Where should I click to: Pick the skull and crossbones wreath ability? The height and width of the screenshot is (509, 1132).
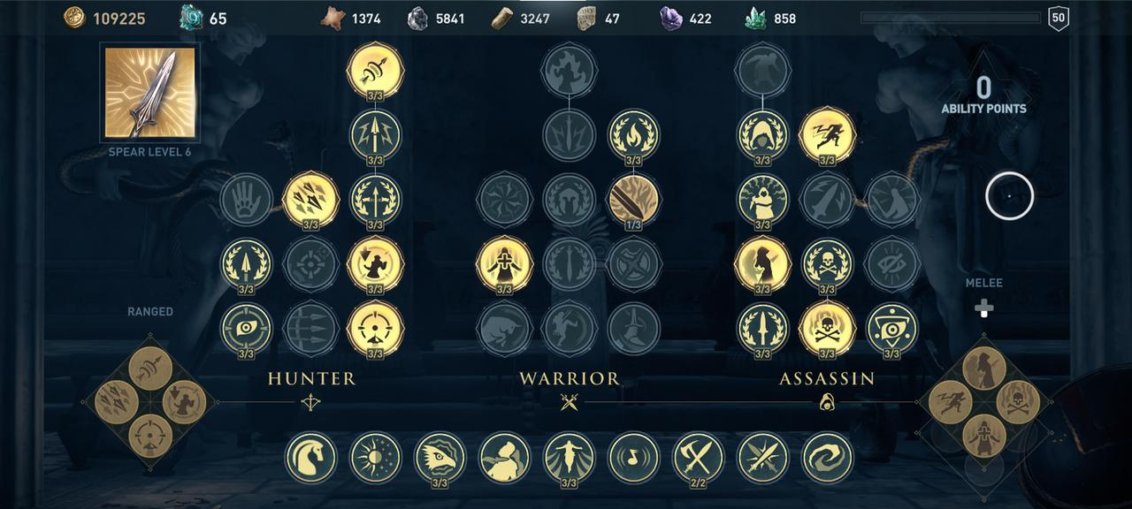[827, 264]
